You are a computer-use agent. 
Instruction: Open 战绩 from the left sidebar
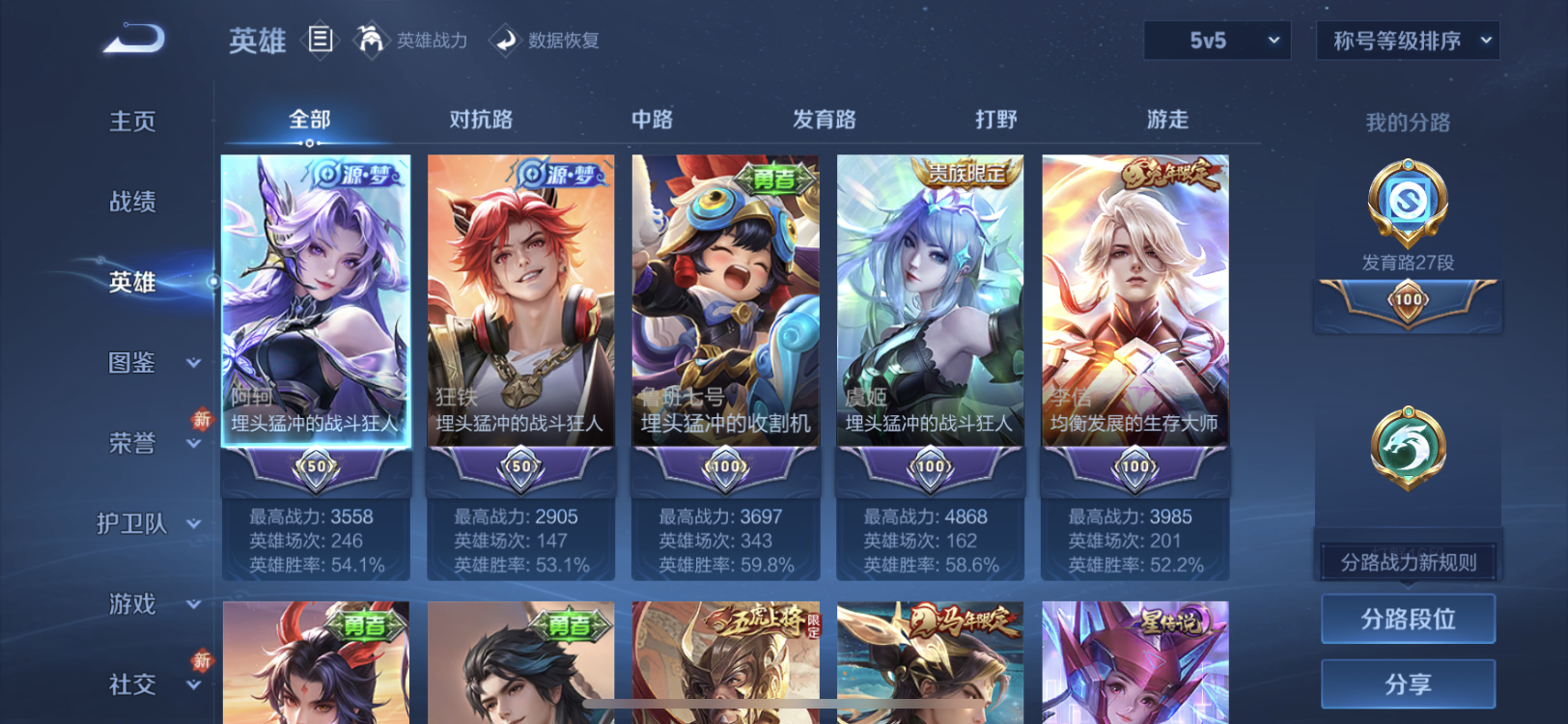click(131, 202)
